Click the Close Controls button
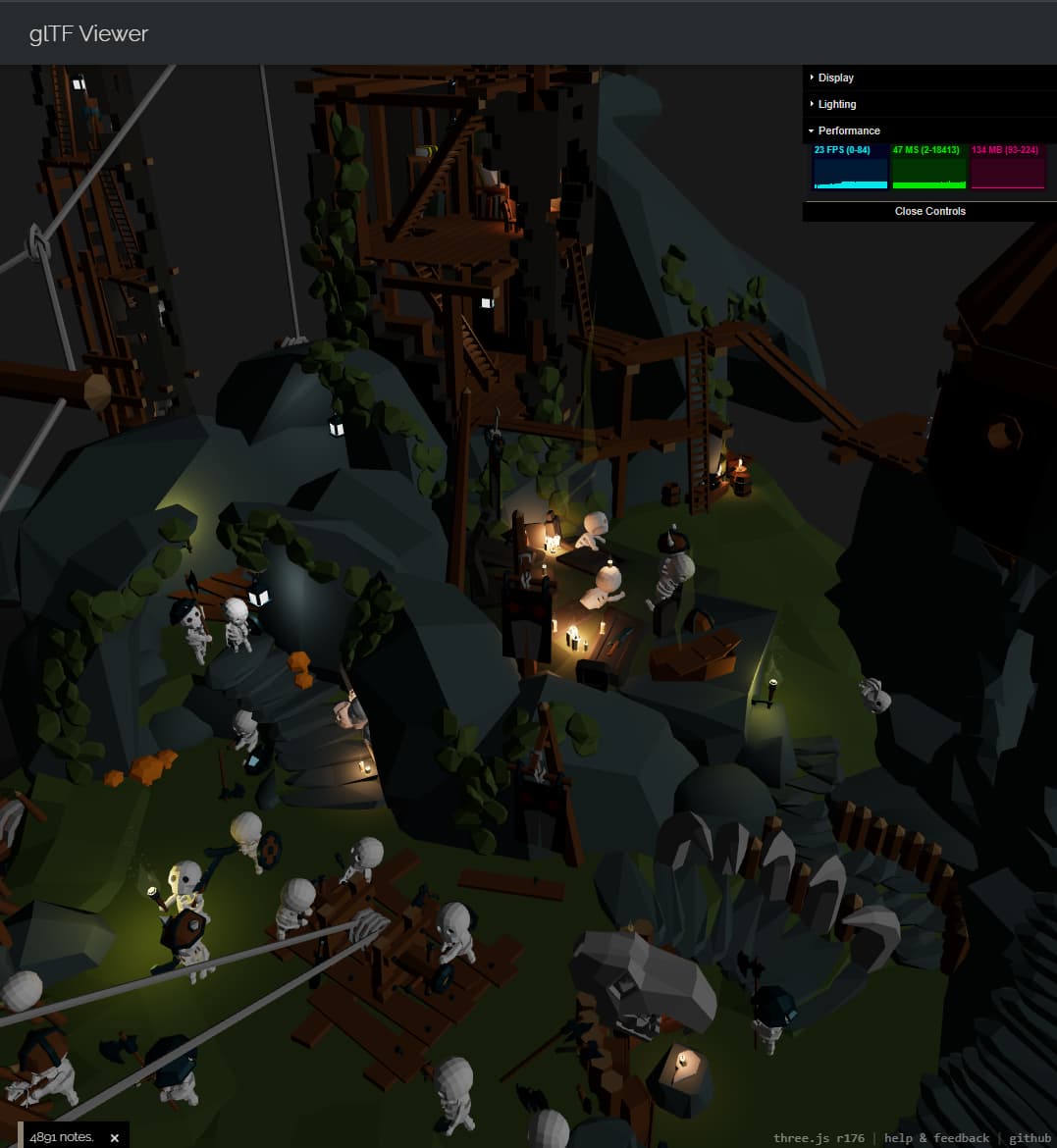 (x=929, y=211)
